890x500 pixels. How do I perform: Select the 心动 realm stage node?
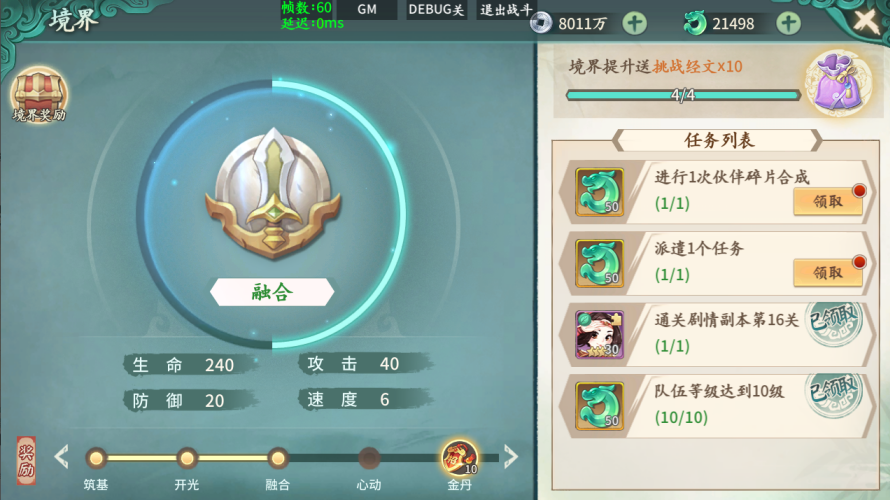pyautogui.click(x=369, y=459)
